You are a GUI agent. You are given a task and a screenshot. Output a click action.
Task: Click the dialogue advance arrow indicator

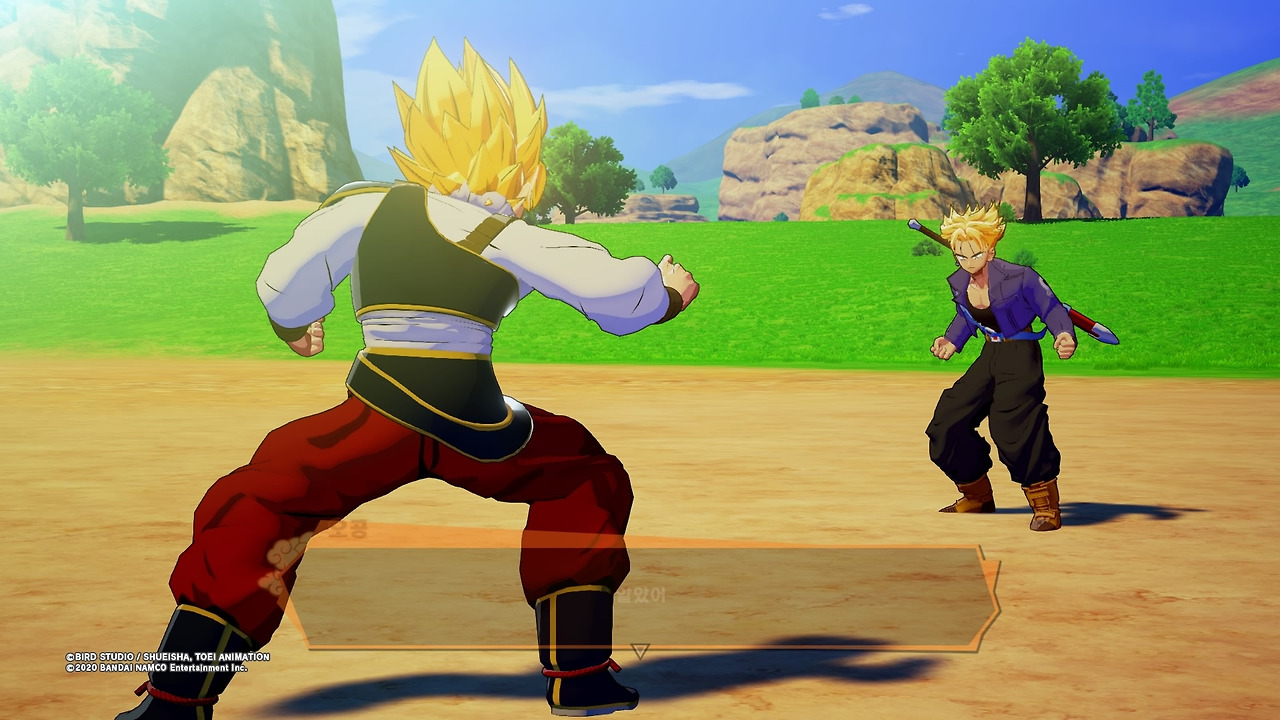(x=640, y=651)
